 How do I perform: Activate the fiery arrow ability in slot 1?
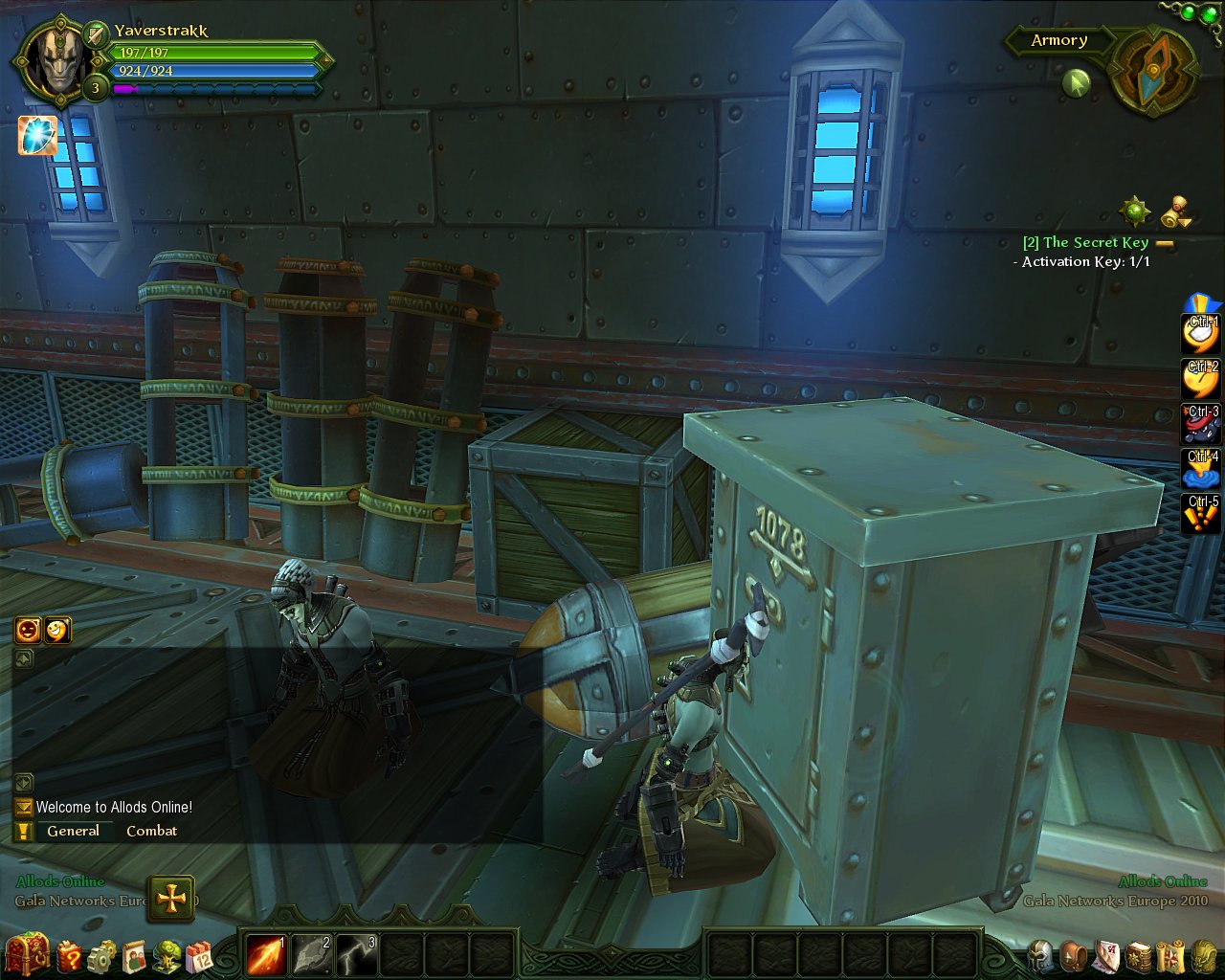point(265,956)
